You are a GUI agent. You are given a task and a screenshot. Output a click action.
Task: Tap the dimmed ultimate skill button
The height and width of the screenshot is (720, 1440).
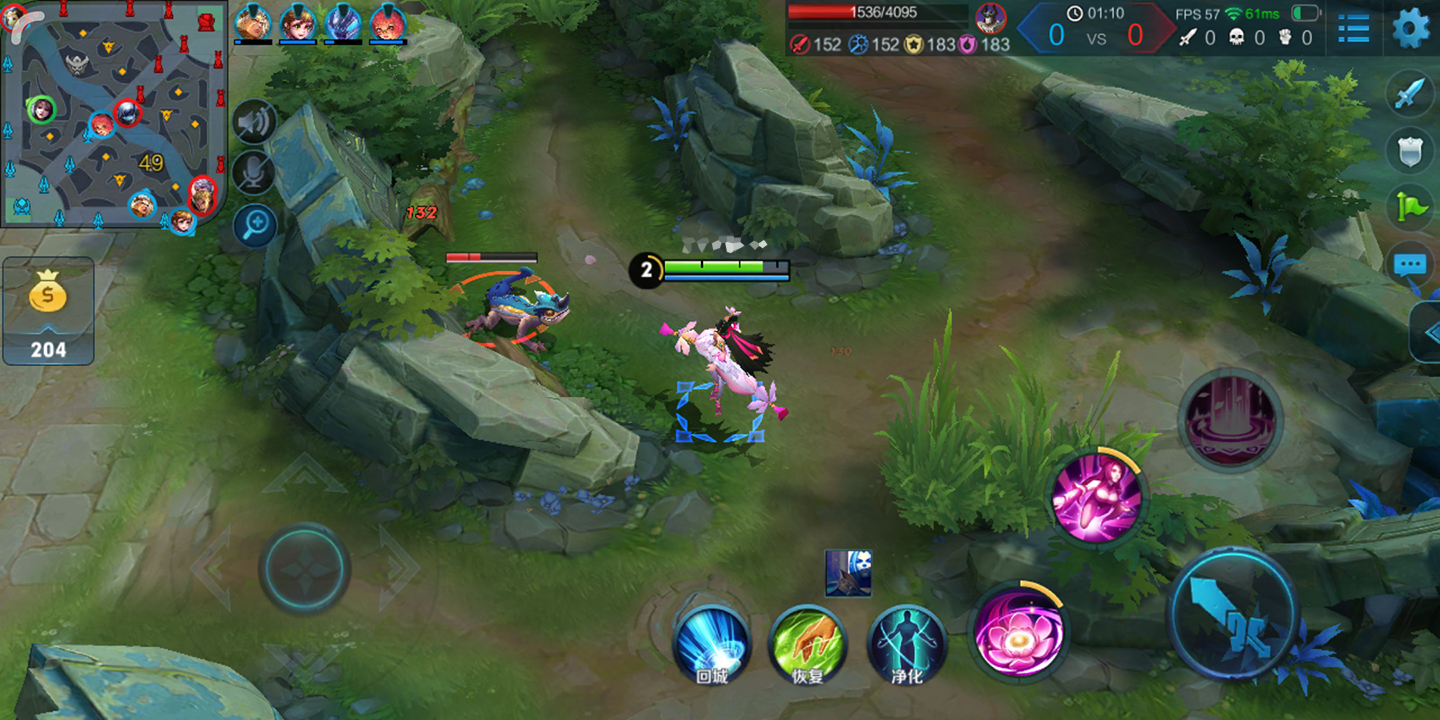(x=1230, y=418)
